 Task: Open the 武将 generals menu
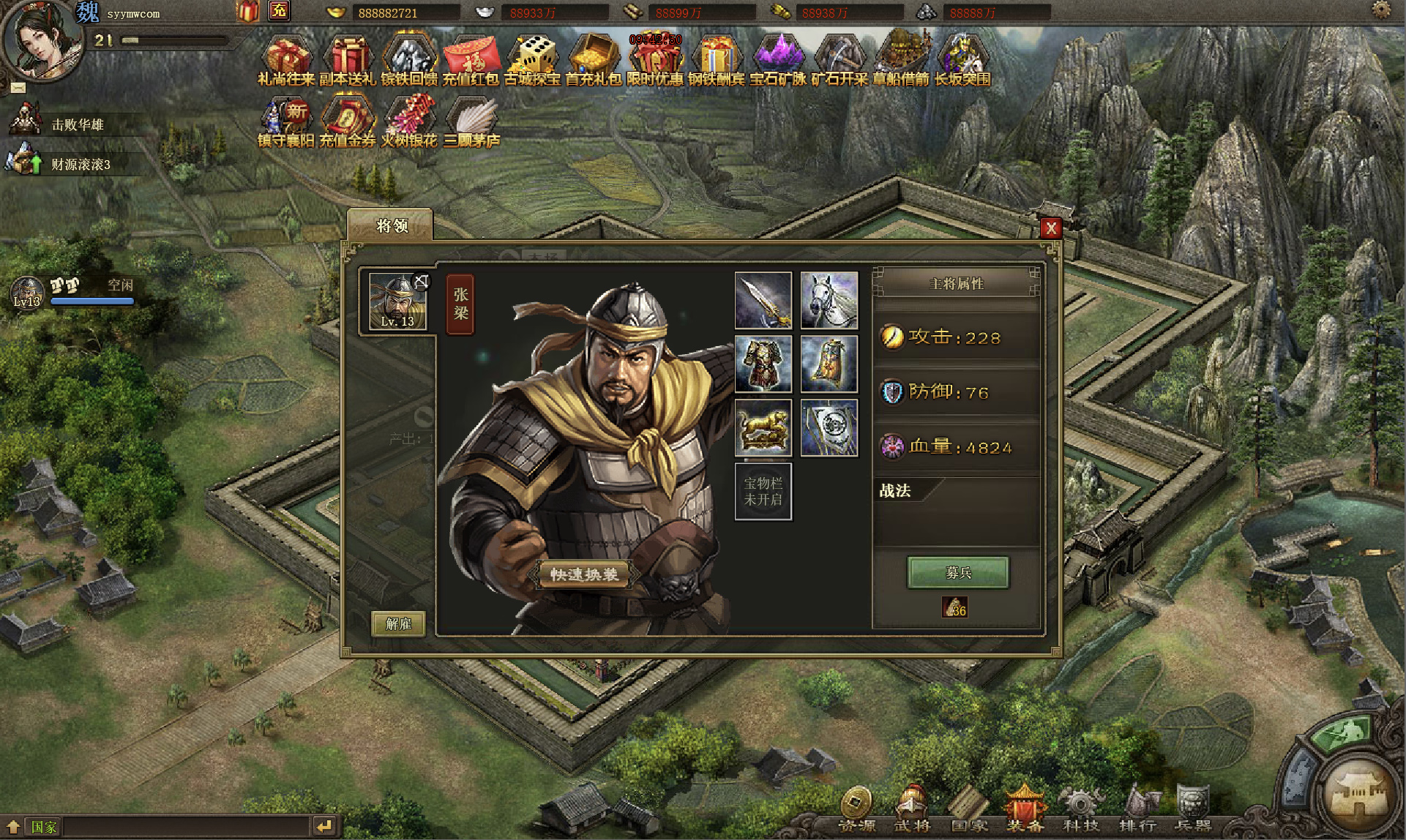[x=912, y=809]
